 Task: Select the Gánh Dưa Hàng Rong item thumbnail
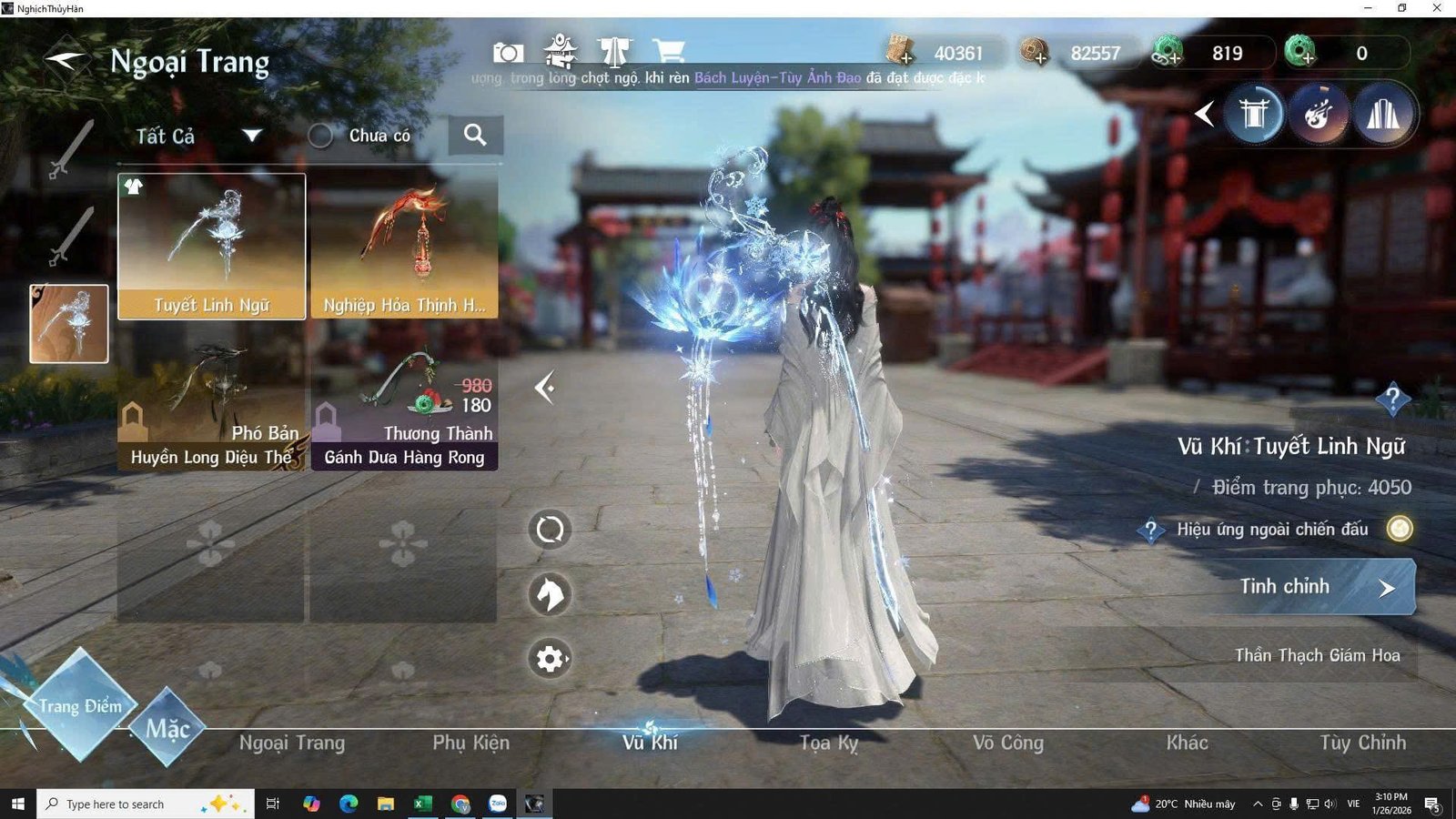coord(404,400)
